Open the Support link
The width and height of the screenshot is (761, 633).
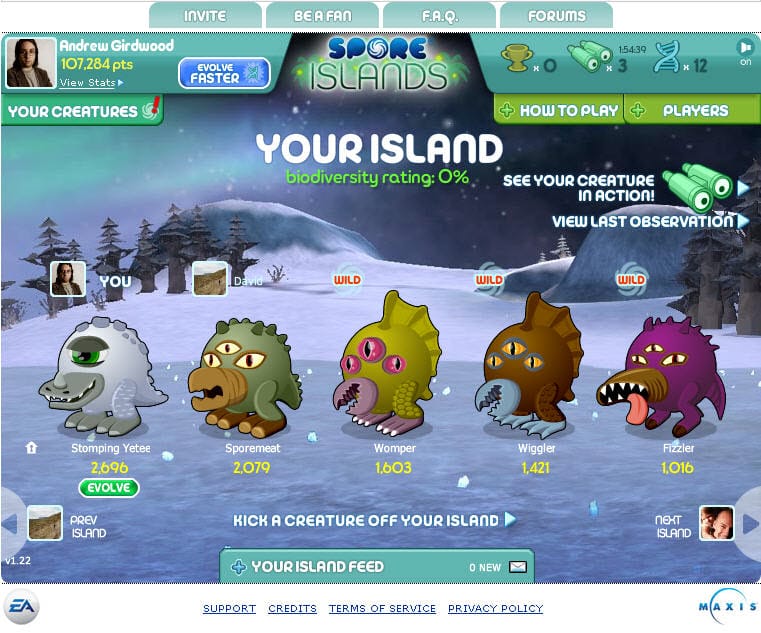229,608
